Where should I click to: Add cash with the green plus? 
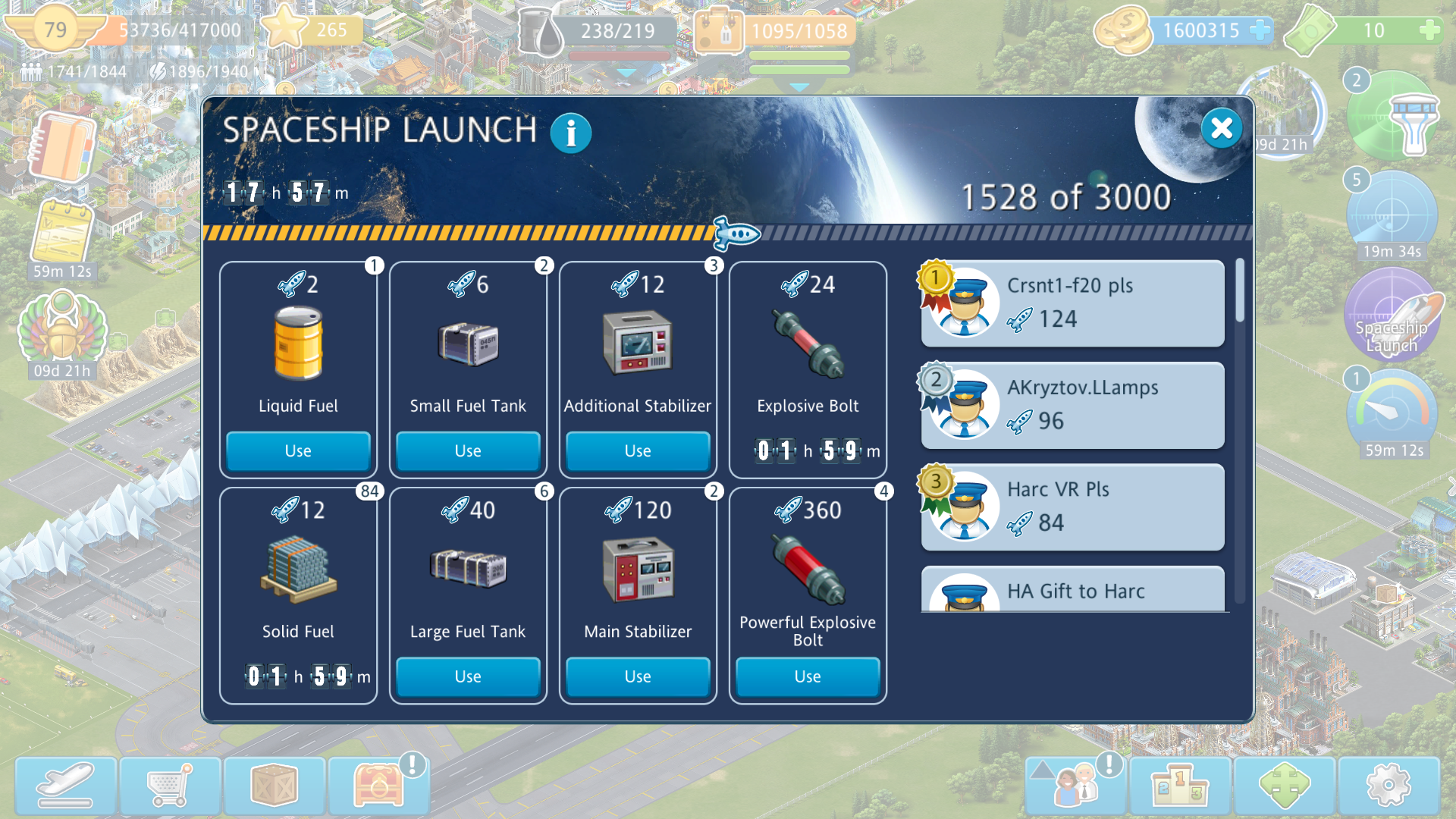(1429, 30)
